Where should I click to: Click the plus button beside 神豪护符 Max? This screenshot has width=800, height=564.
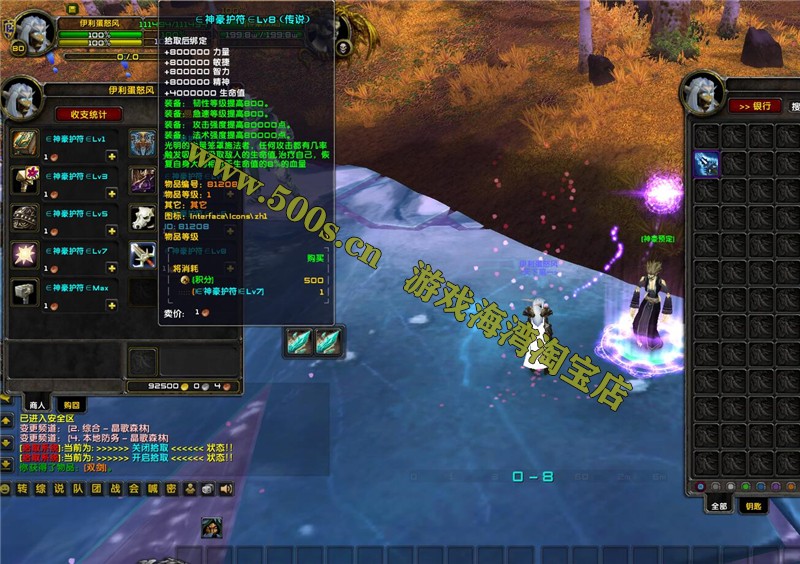point(112,306)
